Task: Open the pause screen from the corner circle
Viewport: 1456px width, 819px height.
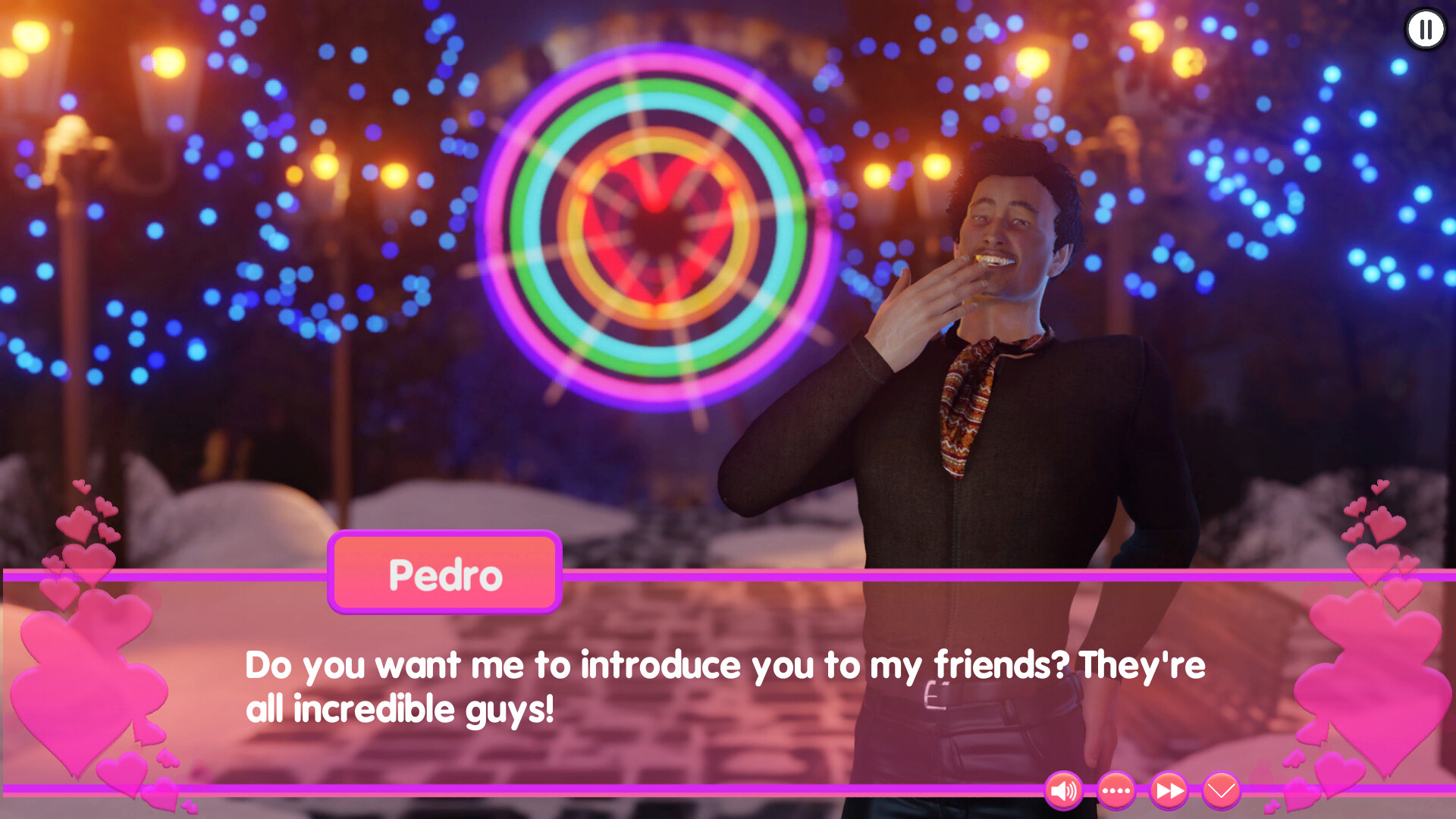Action: (1425, 30)
